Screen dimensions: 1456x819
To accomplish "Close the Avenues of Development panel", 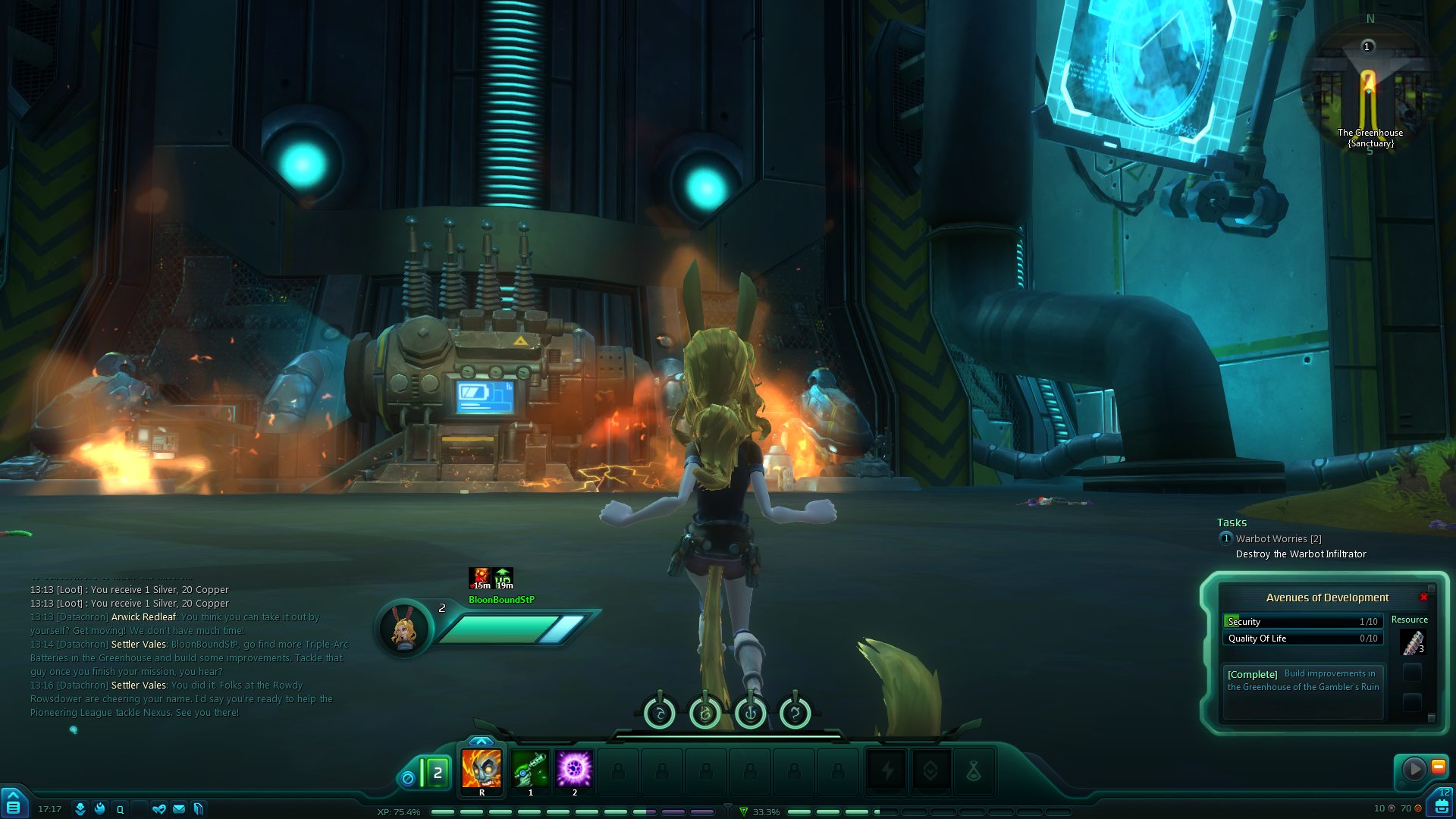I will pyautogui.click(x=1423, y=598).
